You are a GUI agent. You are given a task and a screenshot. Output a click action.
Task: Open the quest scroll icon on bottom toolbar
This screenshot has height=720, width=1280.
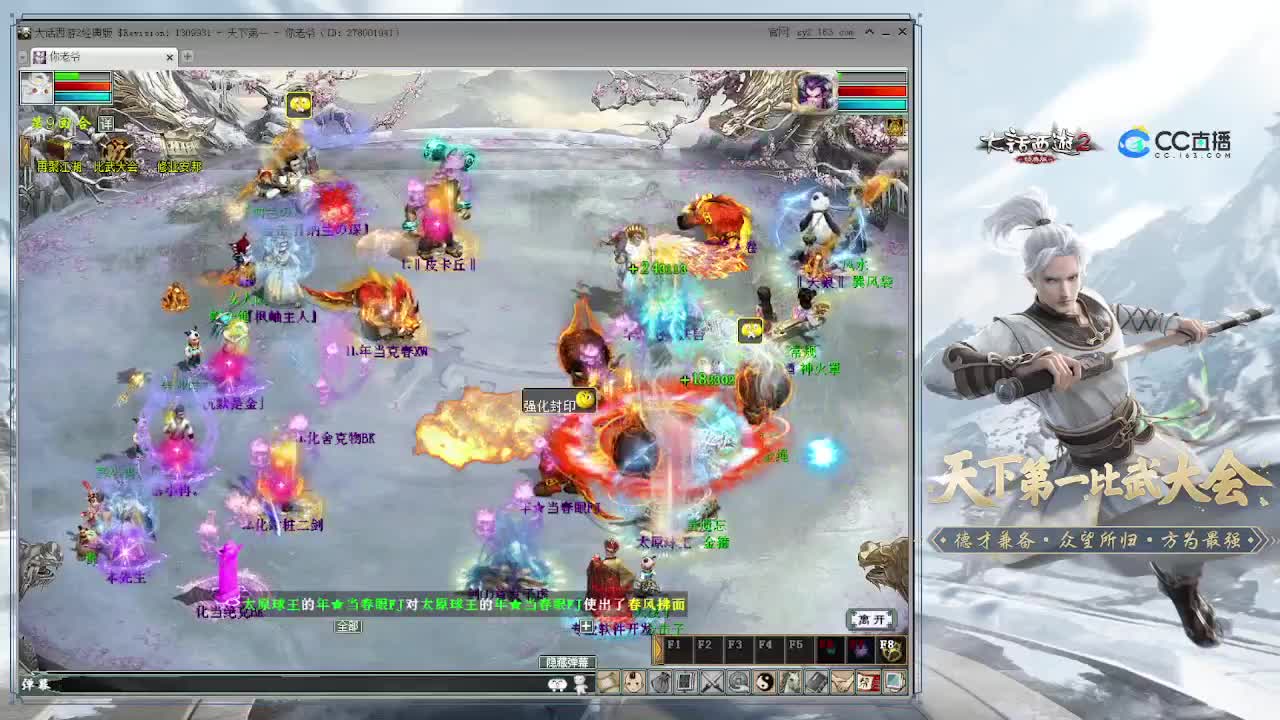(607, 684)
